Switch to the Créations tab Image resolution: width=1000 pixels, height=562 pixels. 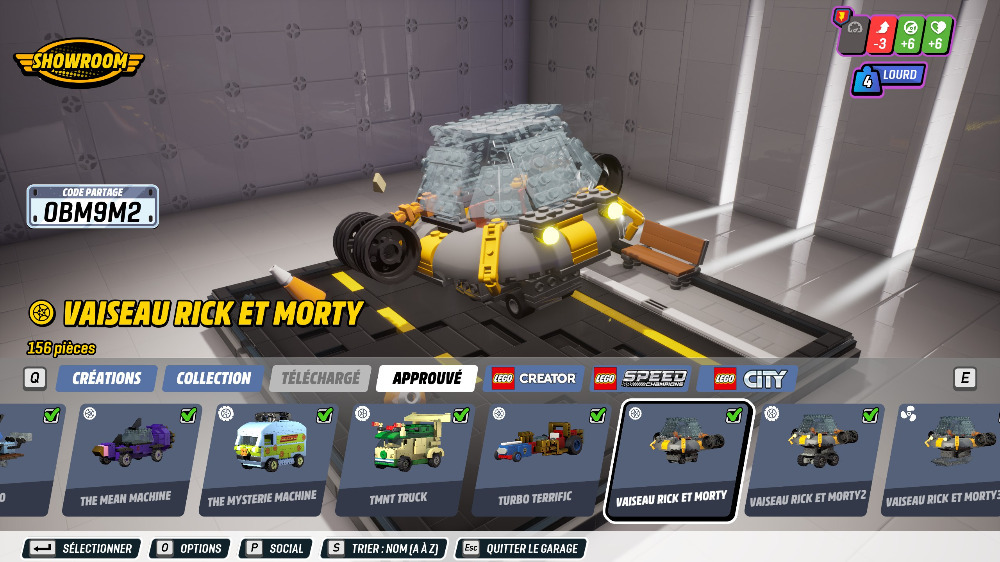(107, 378)
